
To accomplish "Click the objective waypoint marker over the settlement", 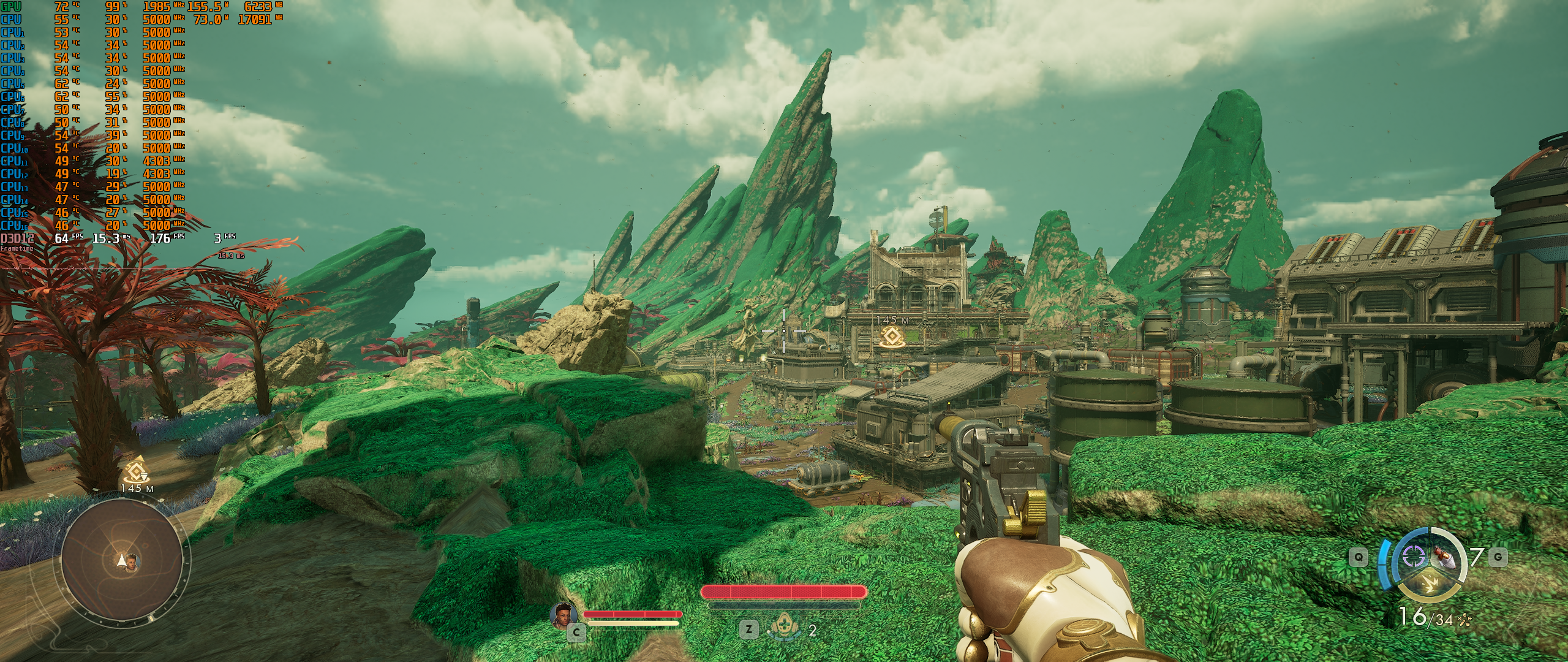I will [x=889, y=337].
